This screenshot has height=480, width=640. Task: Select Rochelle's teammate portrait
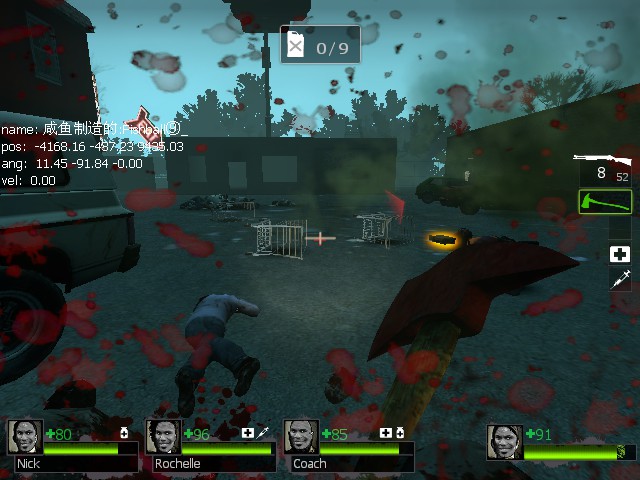(x=163, y=437)
